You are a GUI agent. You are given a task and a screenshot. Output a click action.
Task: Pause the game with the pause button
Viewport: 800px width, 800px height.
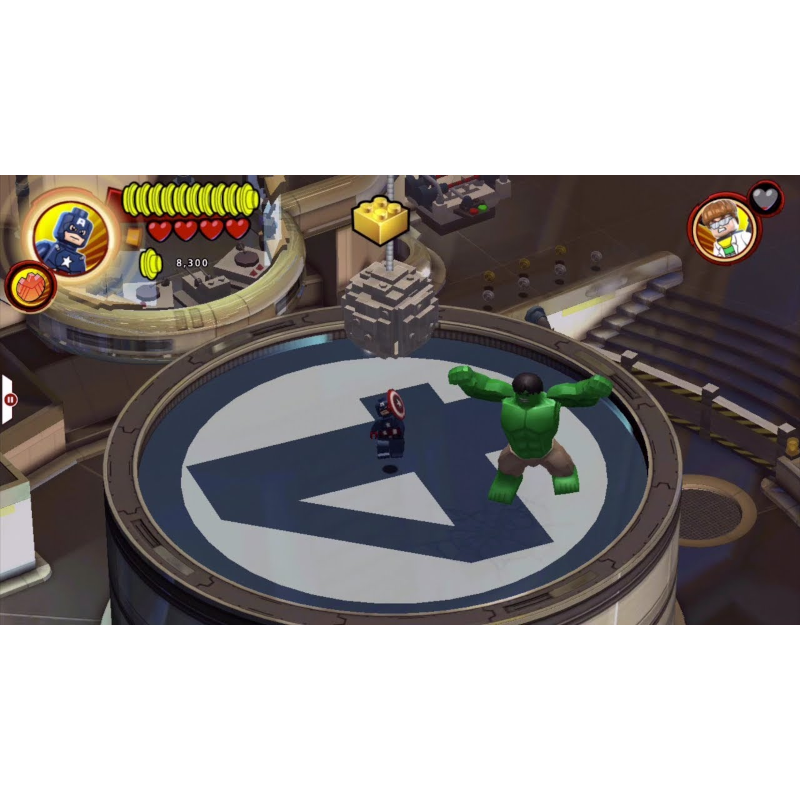tap(11, 399)
